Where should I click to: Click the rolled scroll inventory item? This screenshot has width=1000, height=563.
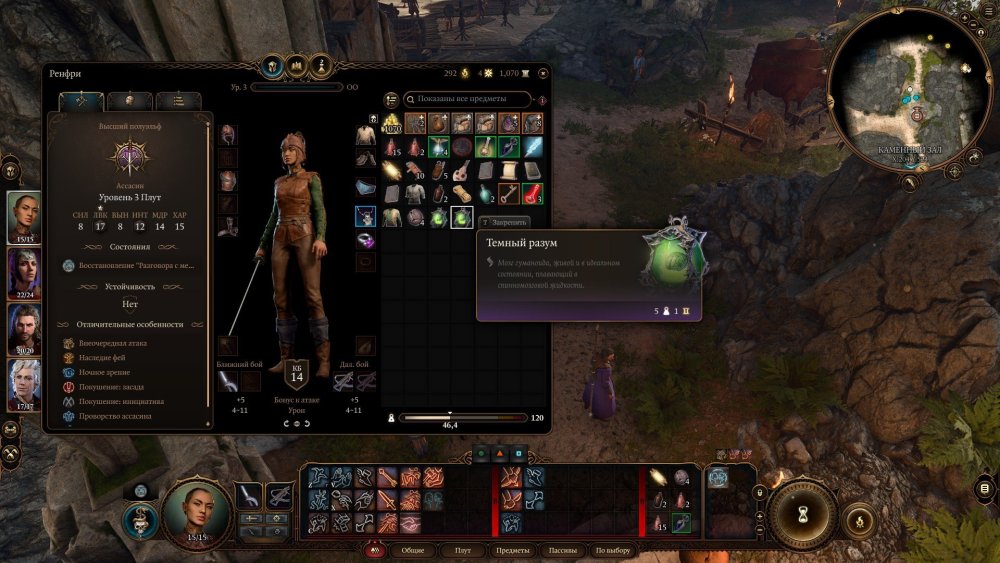(462, 193)
